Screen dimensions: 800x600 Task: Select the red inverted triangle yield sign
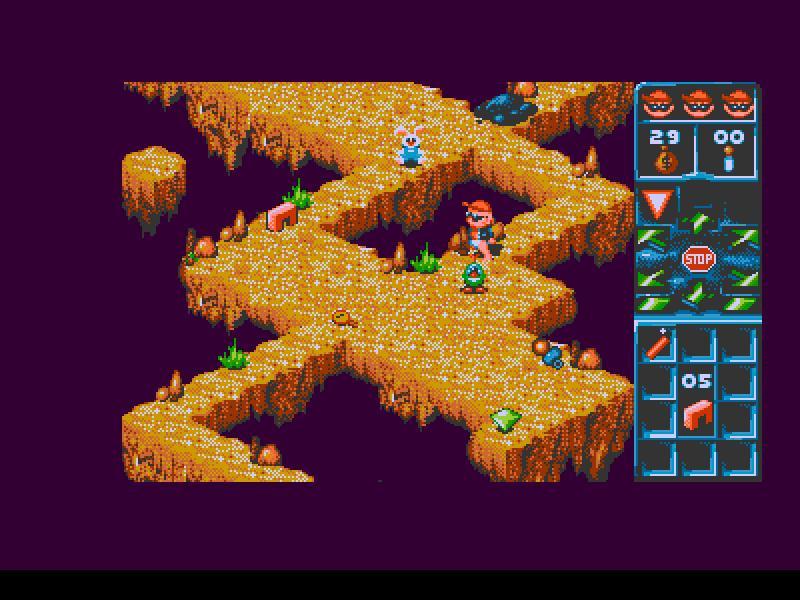[x=657, y=206]
